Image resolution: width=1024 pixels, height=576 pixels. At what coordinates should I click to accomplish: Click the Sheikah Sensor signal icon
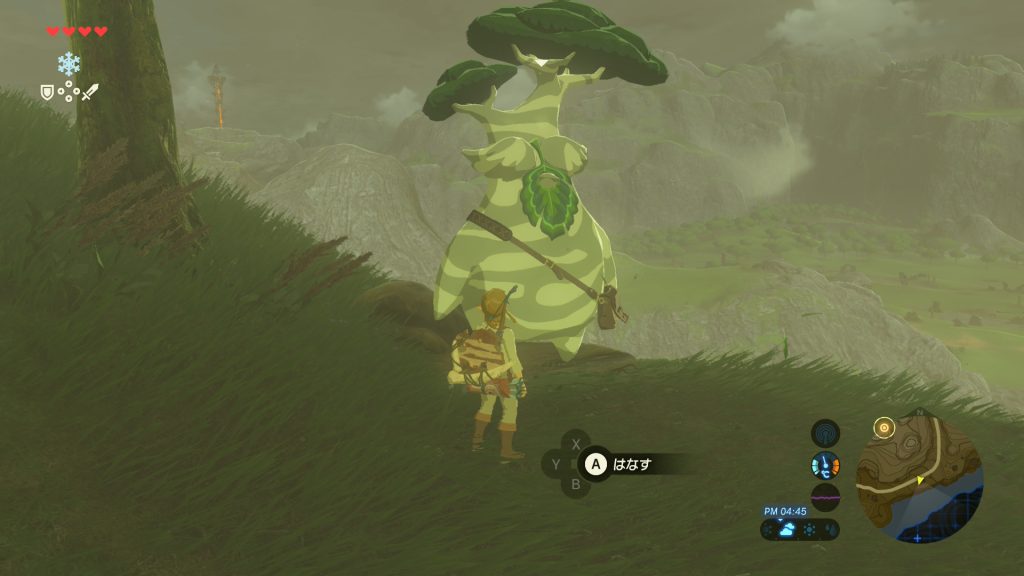pos(825,433)
